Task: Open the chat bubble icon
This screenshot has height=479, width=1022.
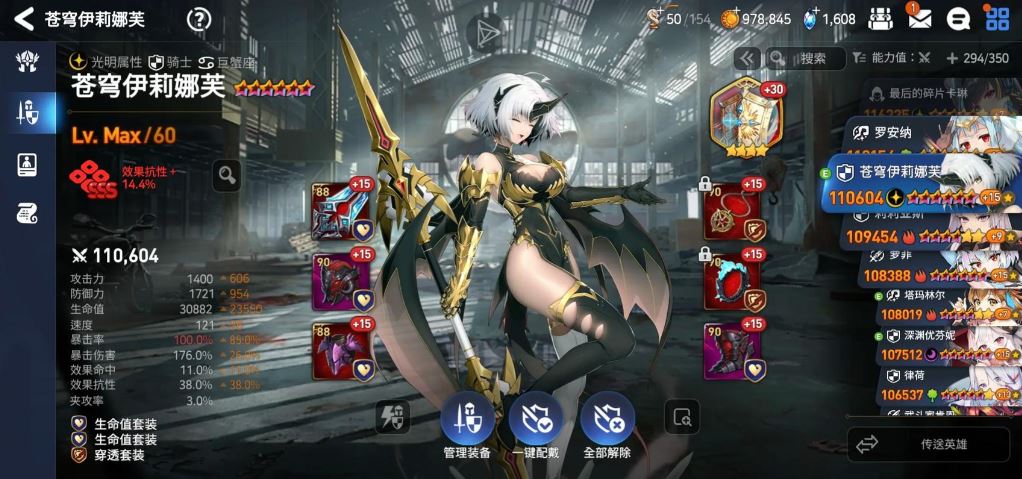Action: tap(957, 18)
